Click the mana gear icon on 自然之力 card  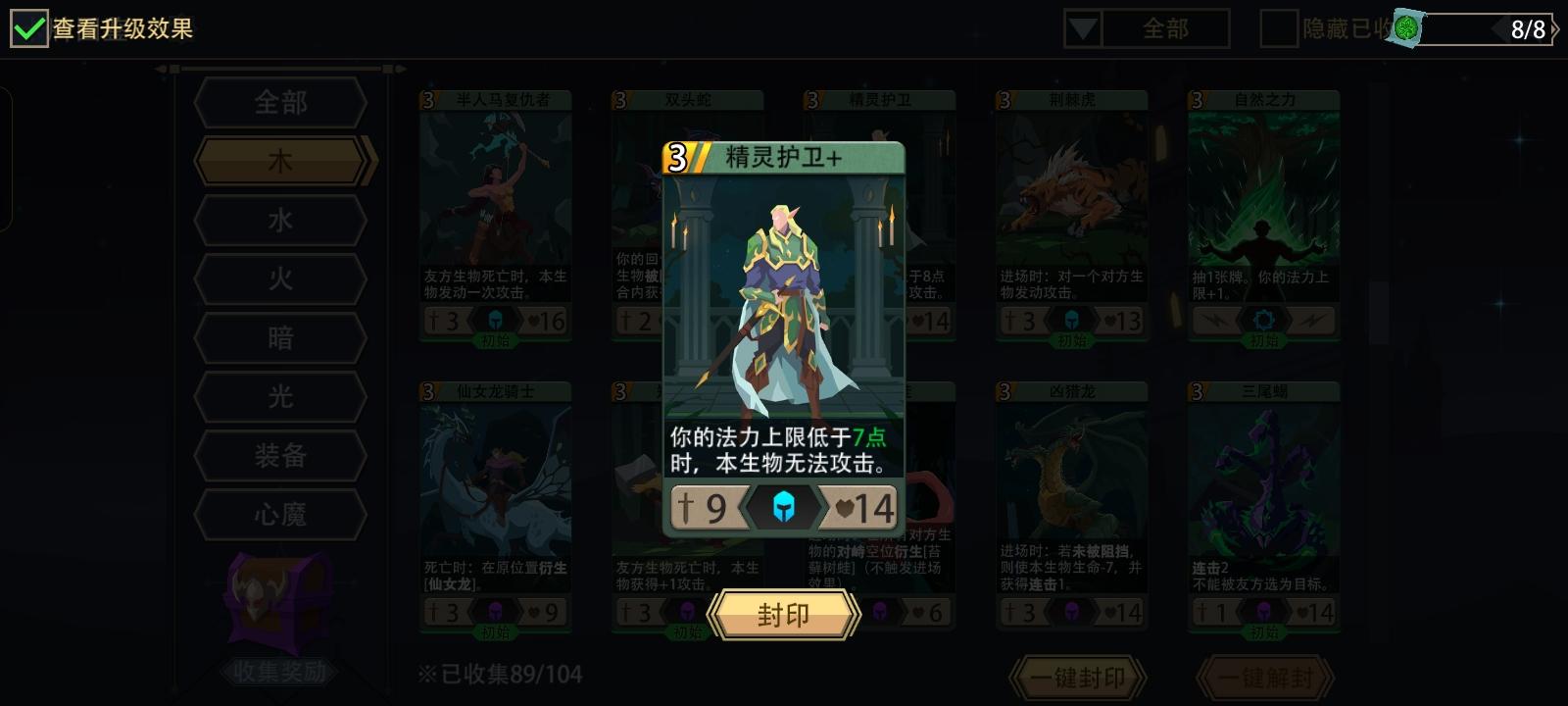[x=1266, y=320]
